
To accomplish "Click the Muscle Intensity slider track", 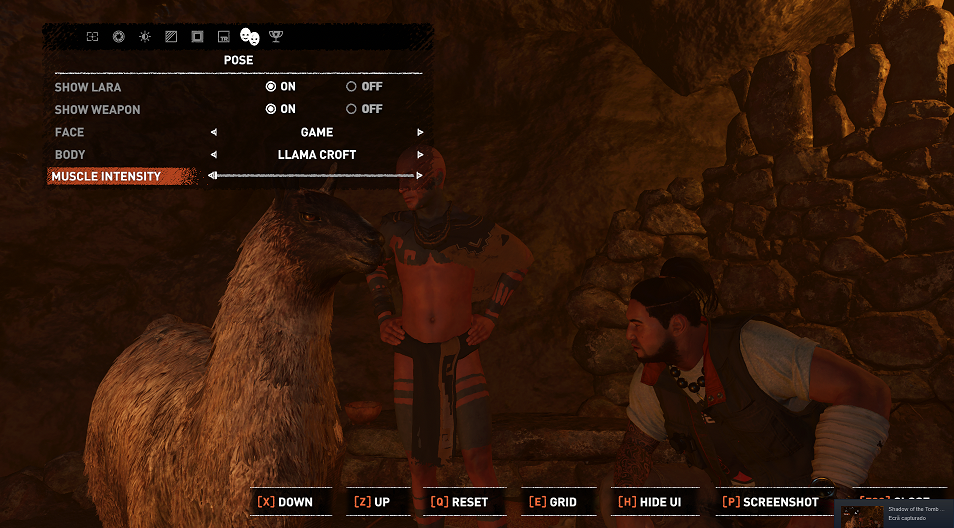I will click(x=316, y=176).
